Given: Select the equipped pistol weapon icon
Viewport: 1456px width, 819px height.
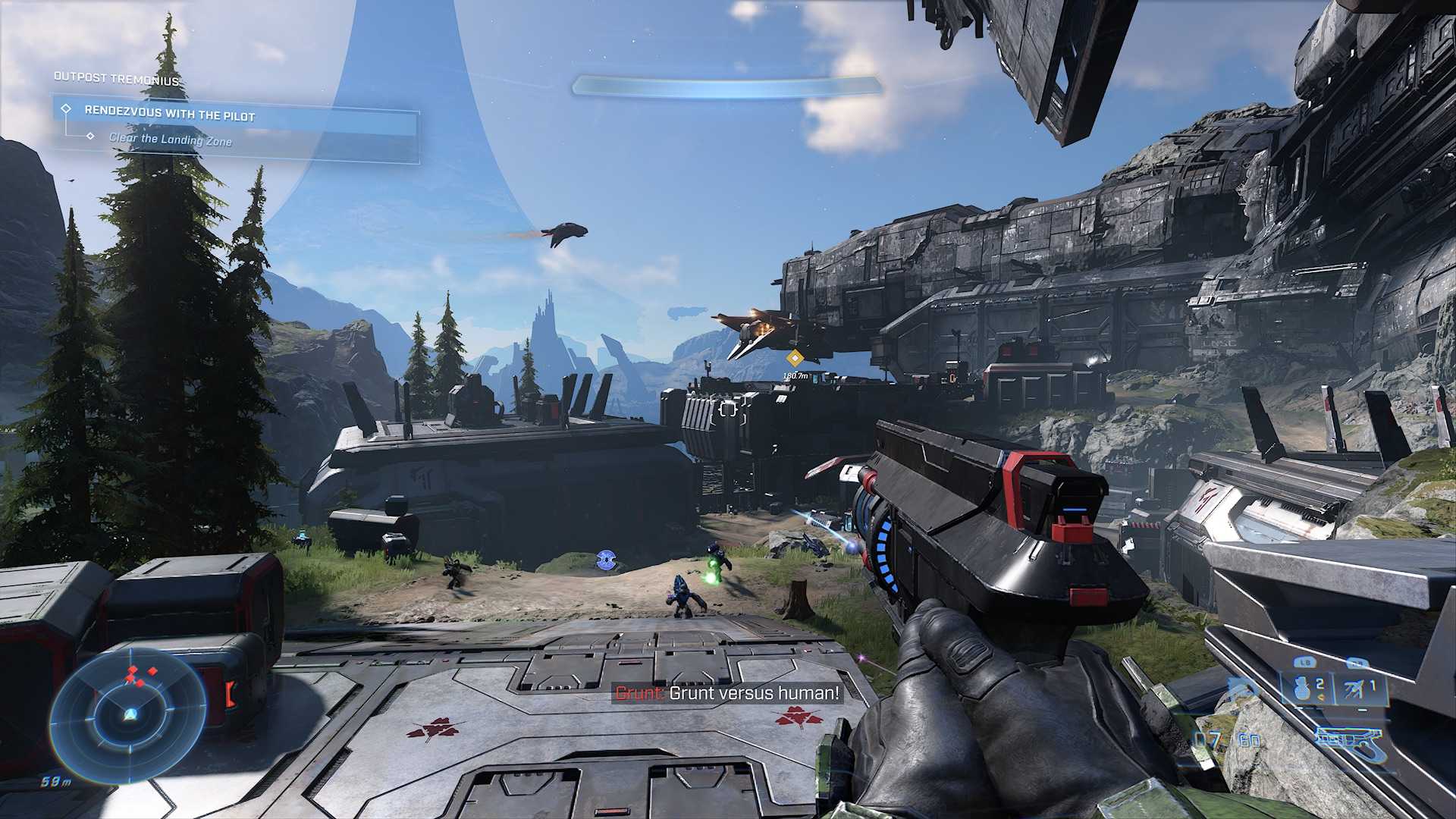Looking at the screenshot, I should coord(1351,742).
